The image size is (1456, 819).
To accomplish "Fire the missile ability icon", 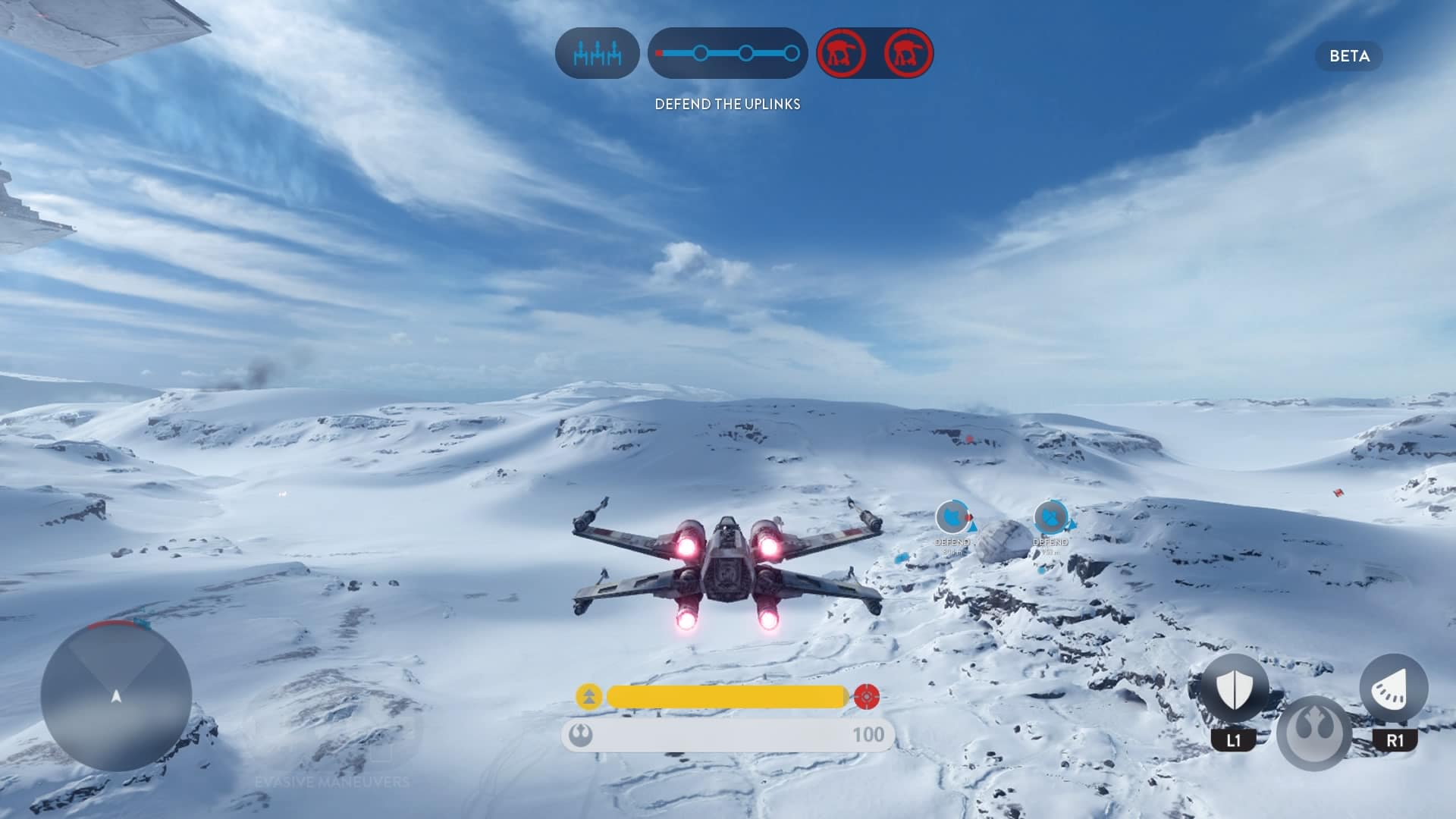I will 1394,689.
